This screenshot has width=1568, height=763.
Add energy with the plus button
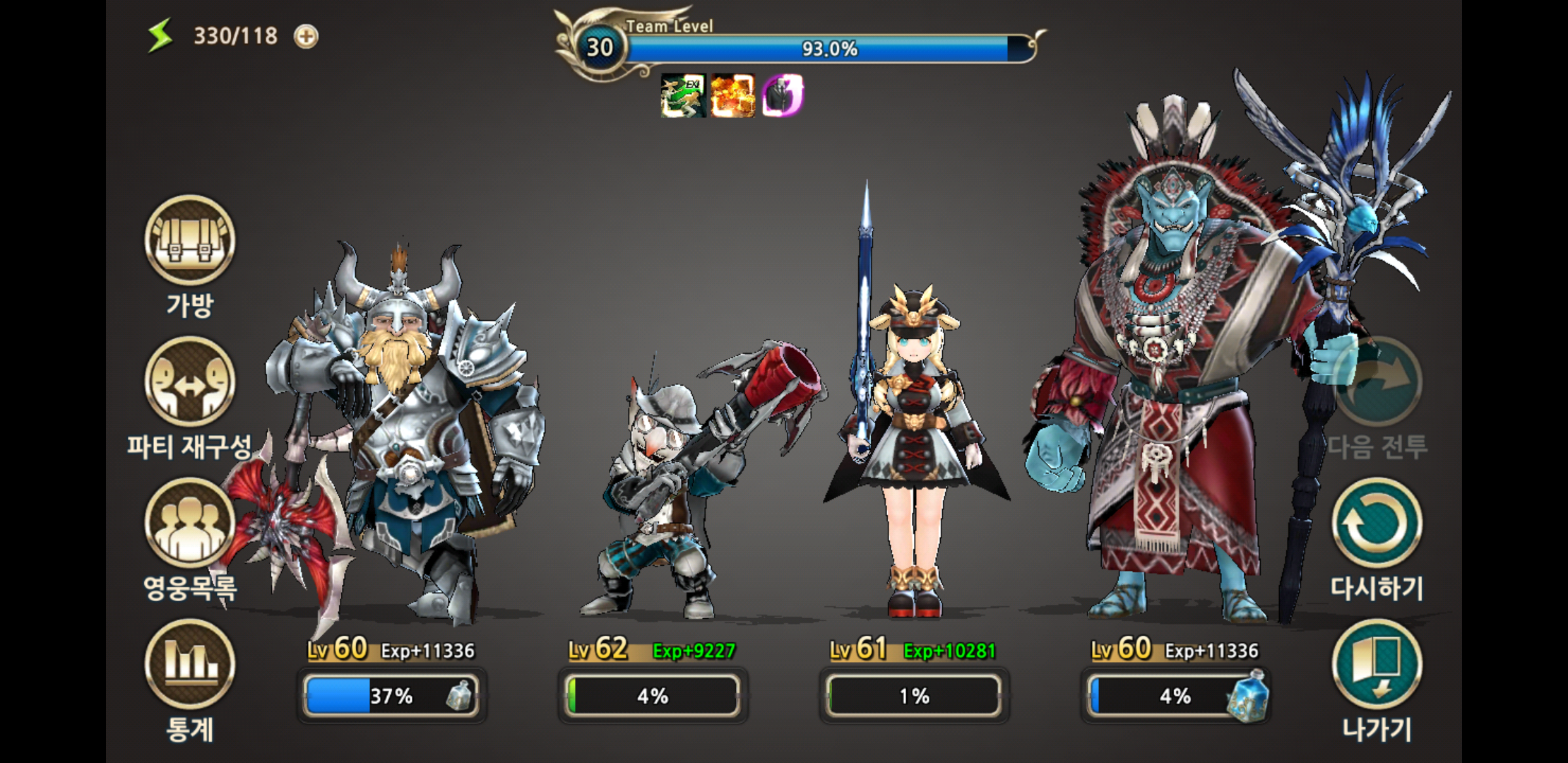[306, 36]
